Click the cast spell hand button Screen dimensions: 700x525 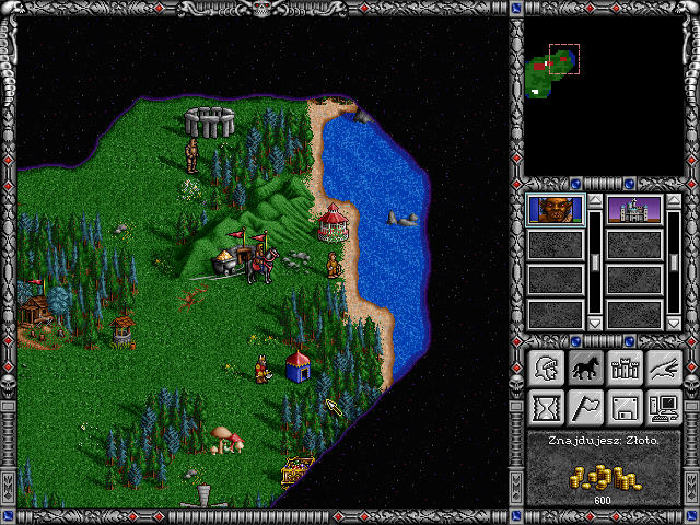pyautogui.click(x=663, y=368)
